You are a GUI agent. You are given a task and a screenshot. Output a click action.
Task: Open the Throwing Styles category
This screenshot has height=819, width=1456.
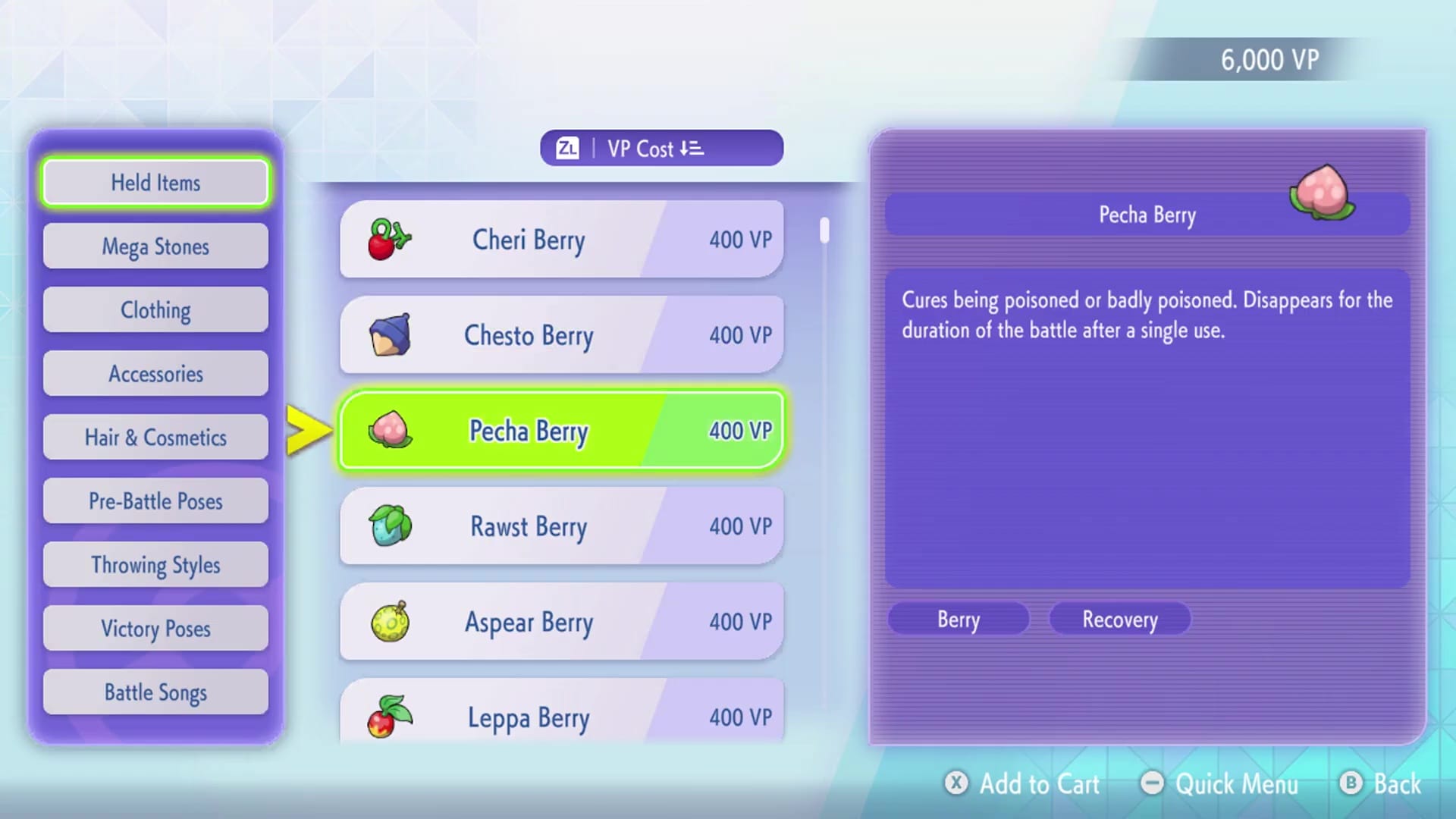point(155,564)
